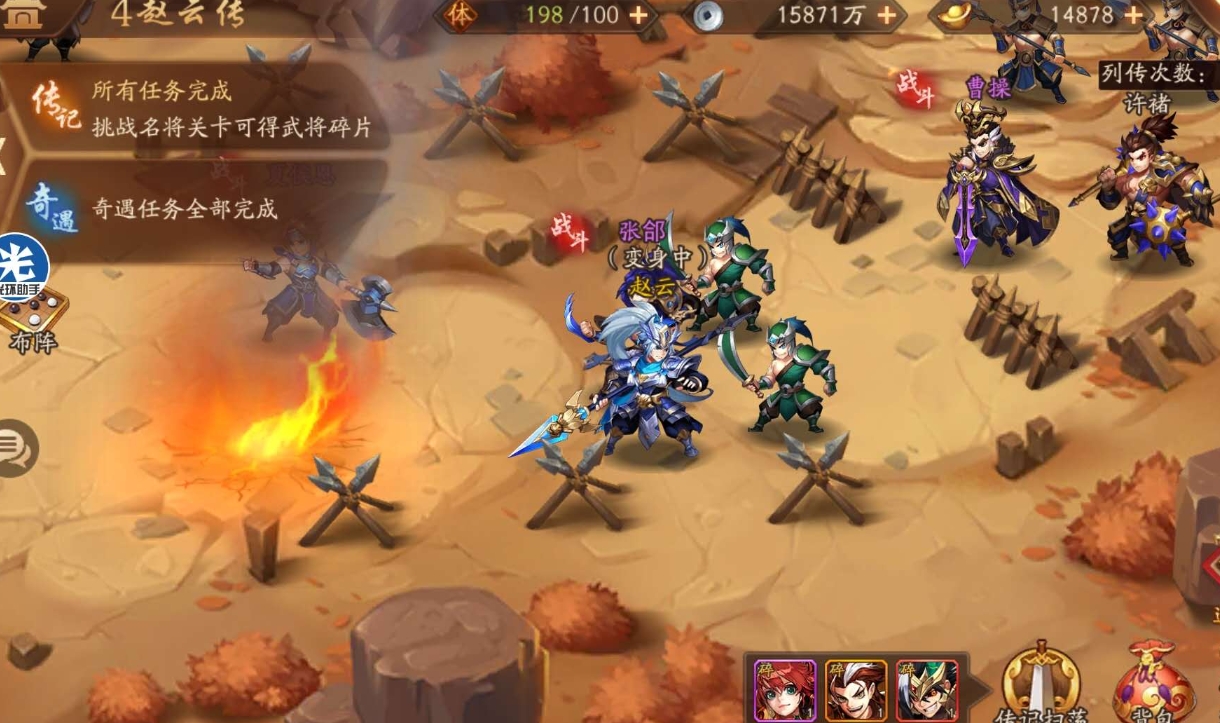Image resolution: width=1220 pixels, height=723 pixels.
Task: Select the gold-helmeted general hero fragment
Action: coord(926,690)
